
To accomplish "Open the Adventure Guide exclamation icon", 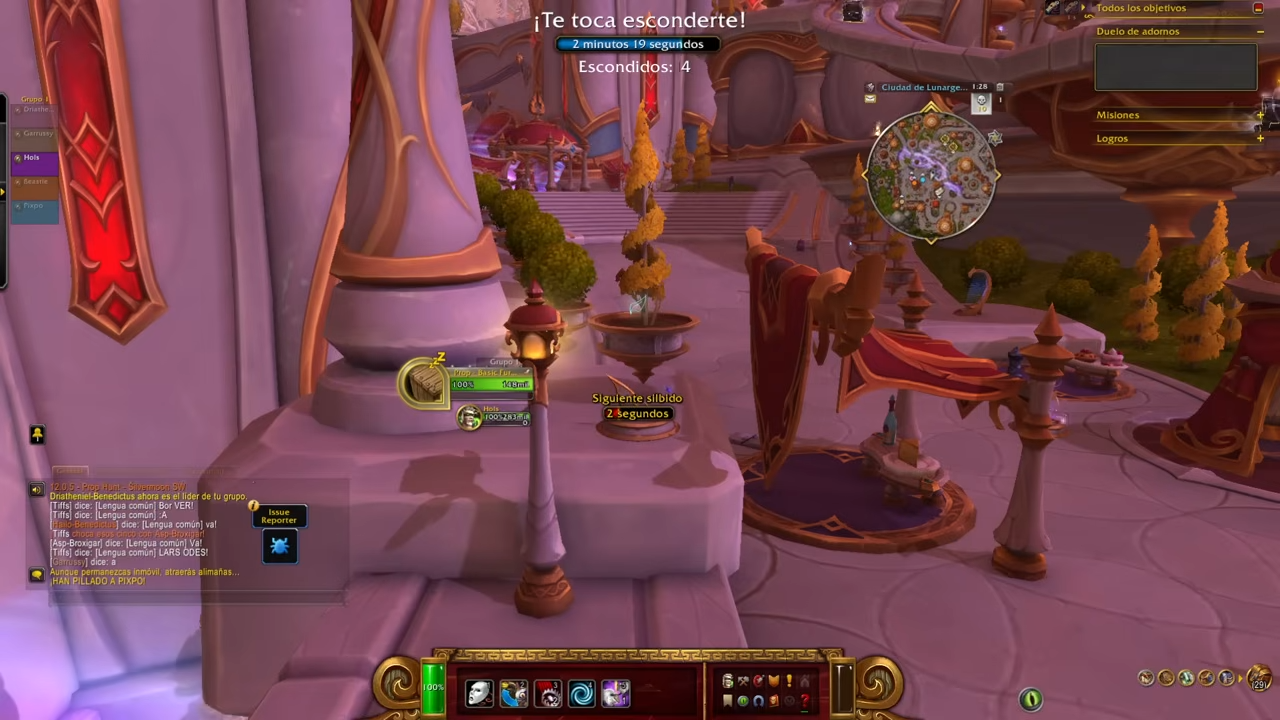I will (x=789, y=682).
